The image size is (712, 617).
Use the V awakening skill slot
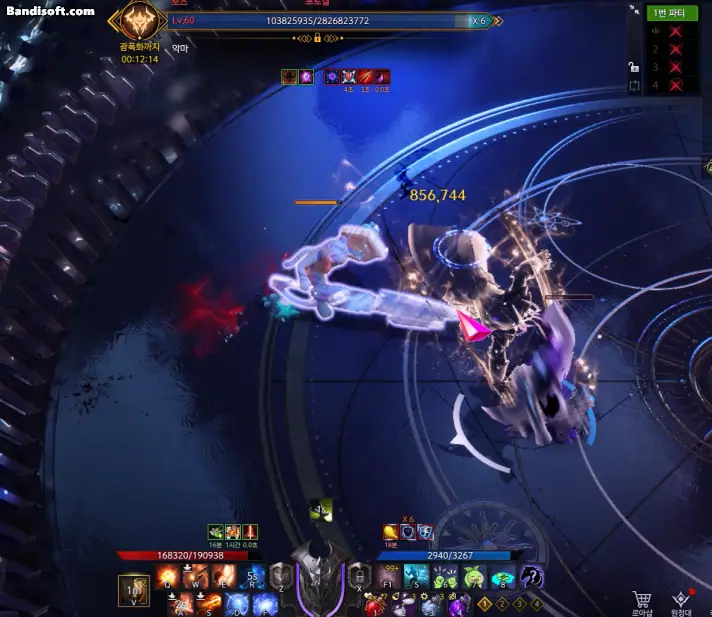(133, 590)
